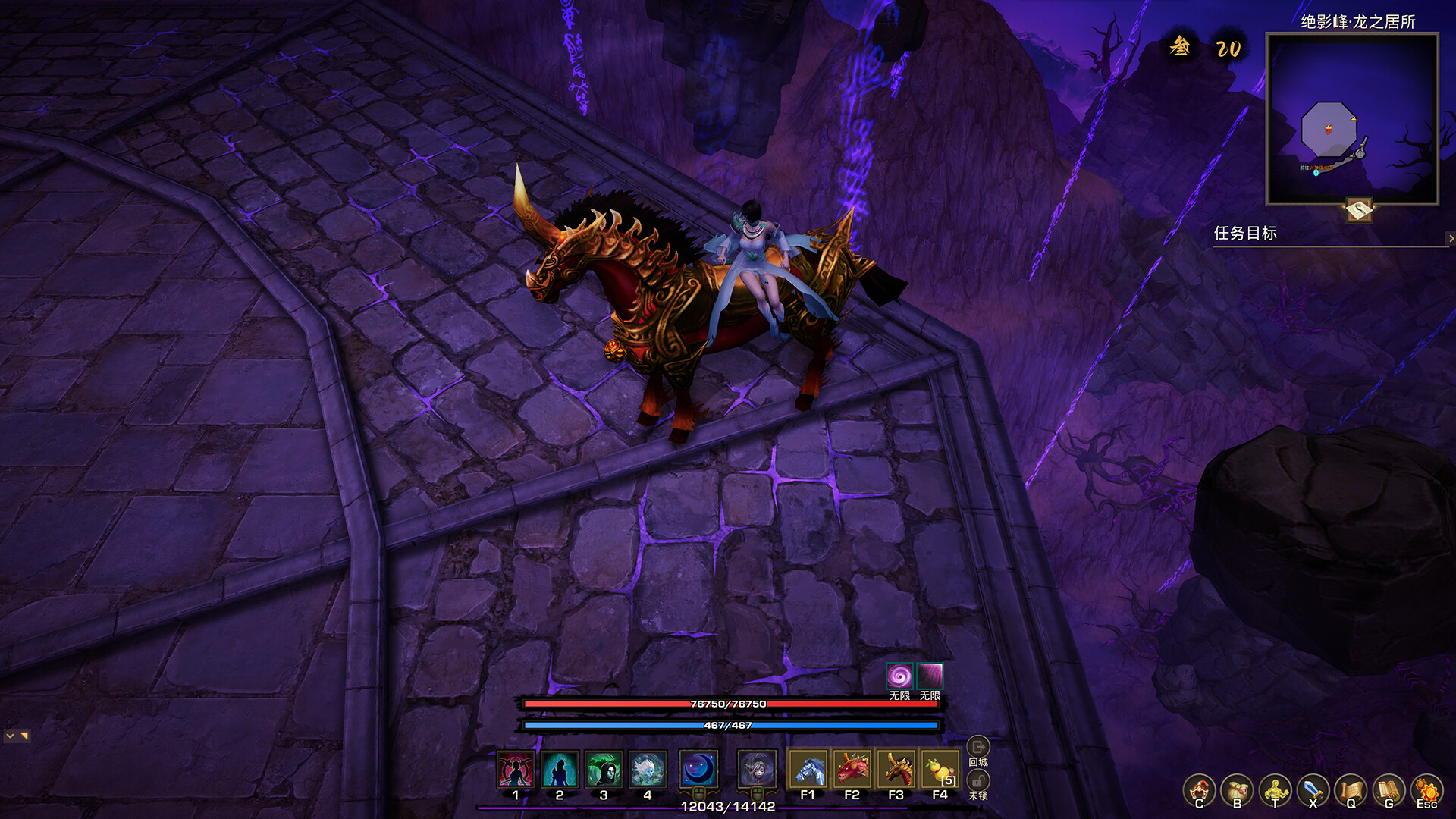Cast skill 1 with the red silhouette icon
The image size is (1456, 819).
[x=515, y=769]
